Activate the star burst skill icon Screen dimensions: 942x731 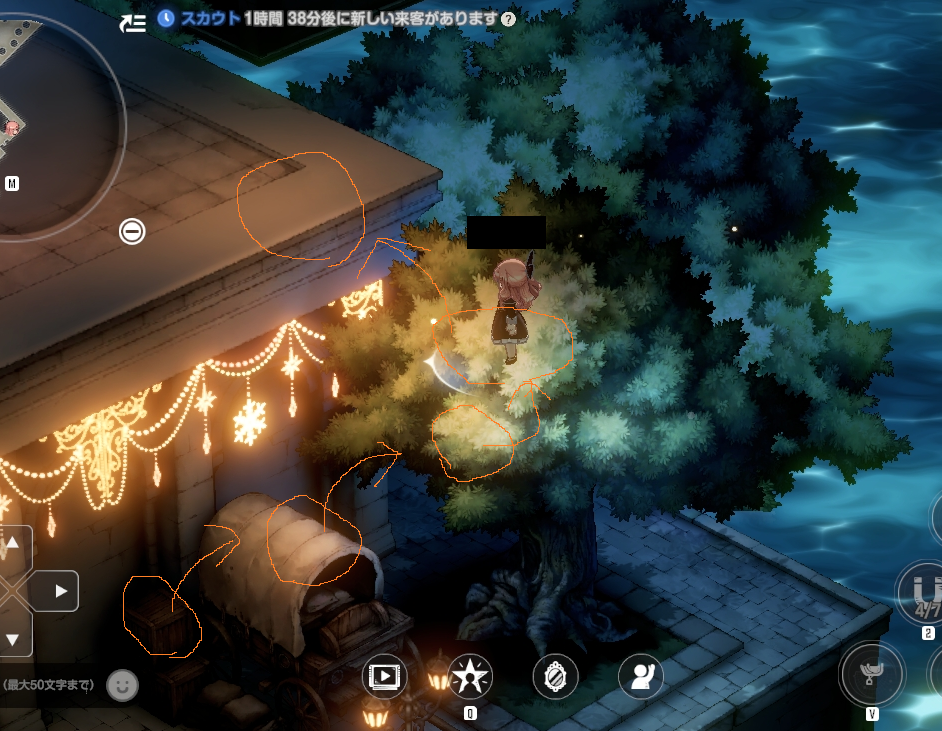pyautogui.click(x=469, y=677)
